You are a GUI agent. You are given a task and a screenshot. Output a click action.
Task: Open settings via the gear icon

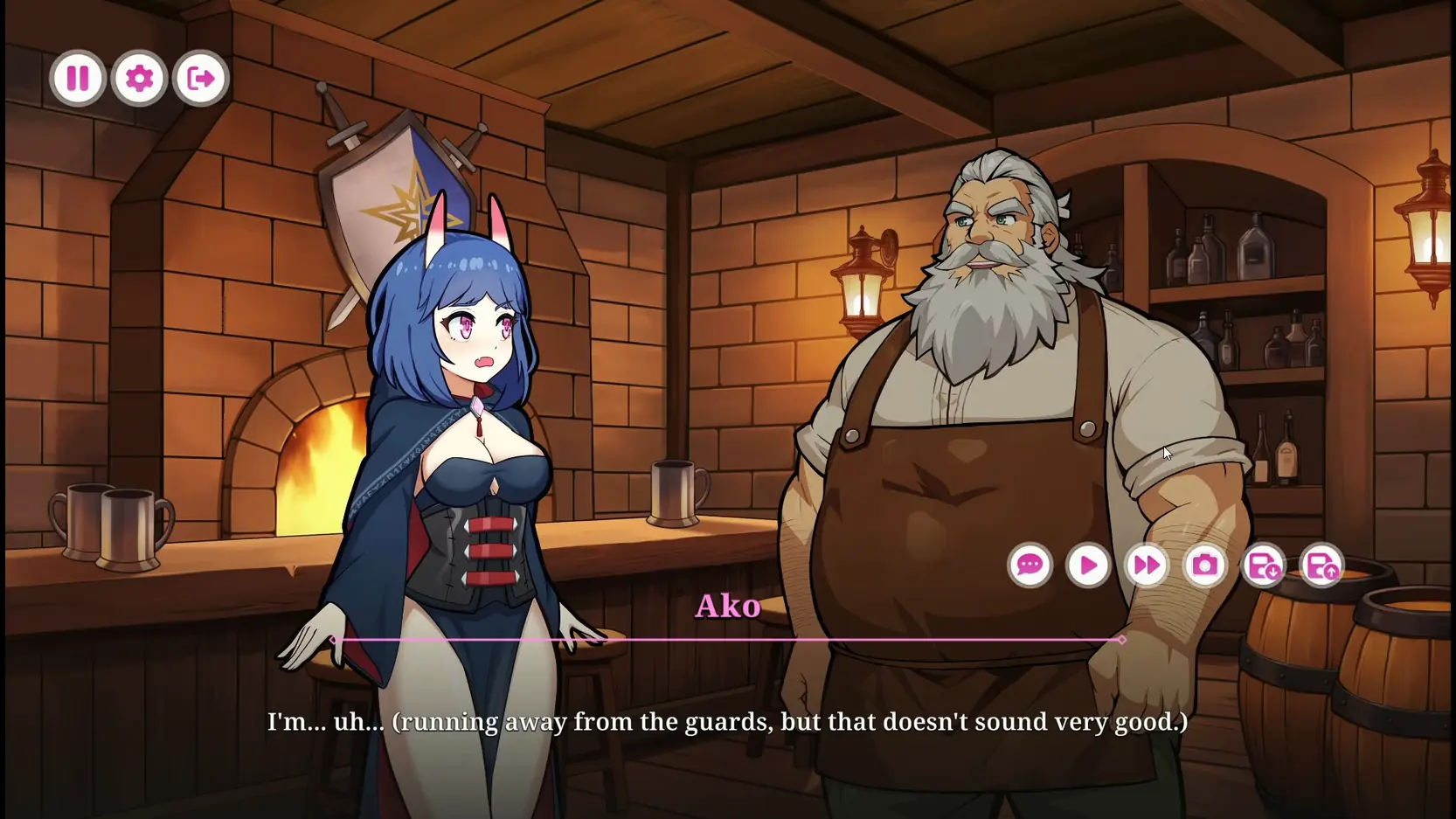pos(139,79)
